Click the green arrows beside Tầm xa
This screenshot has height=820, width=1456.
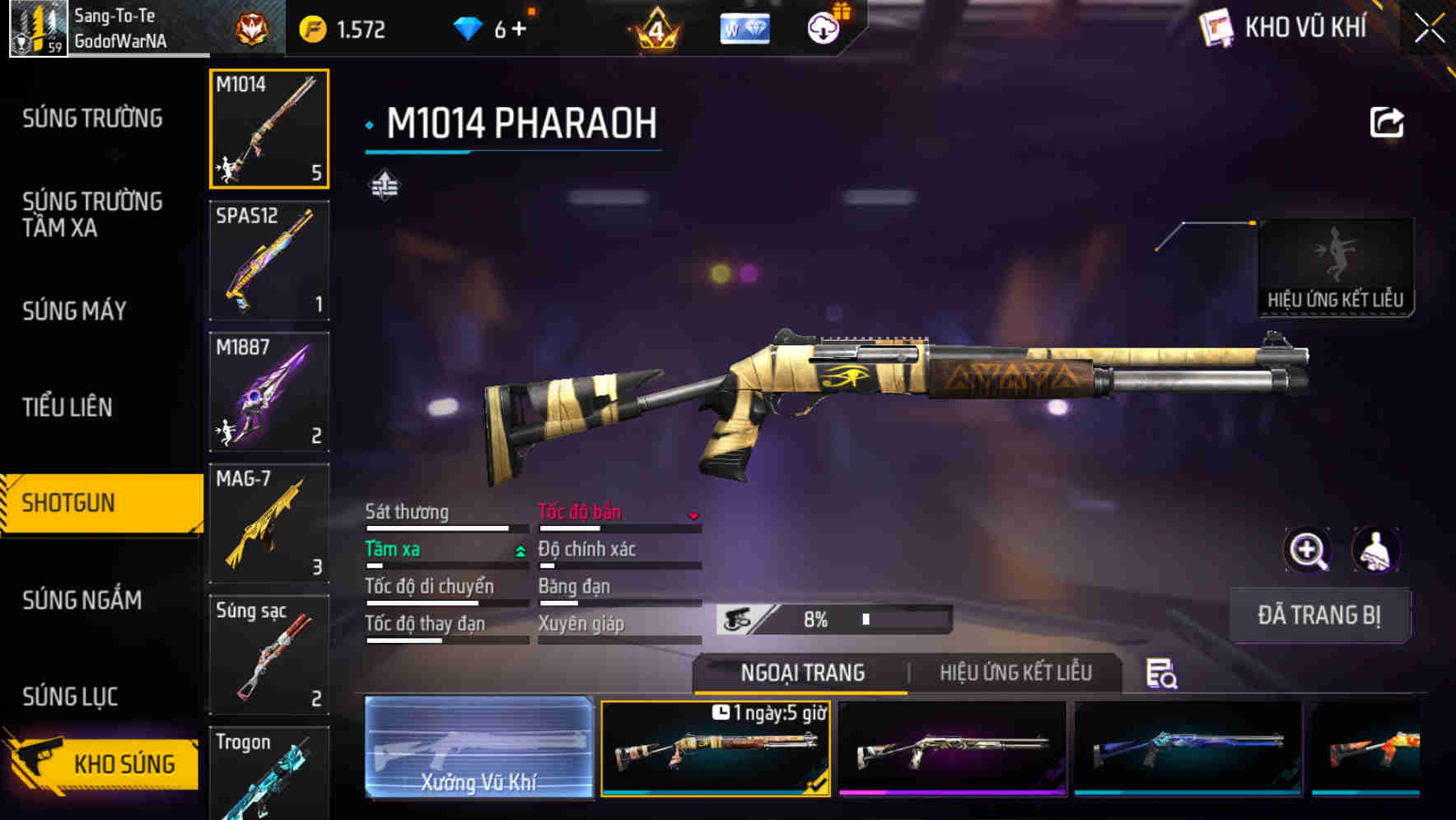point(520,549)
